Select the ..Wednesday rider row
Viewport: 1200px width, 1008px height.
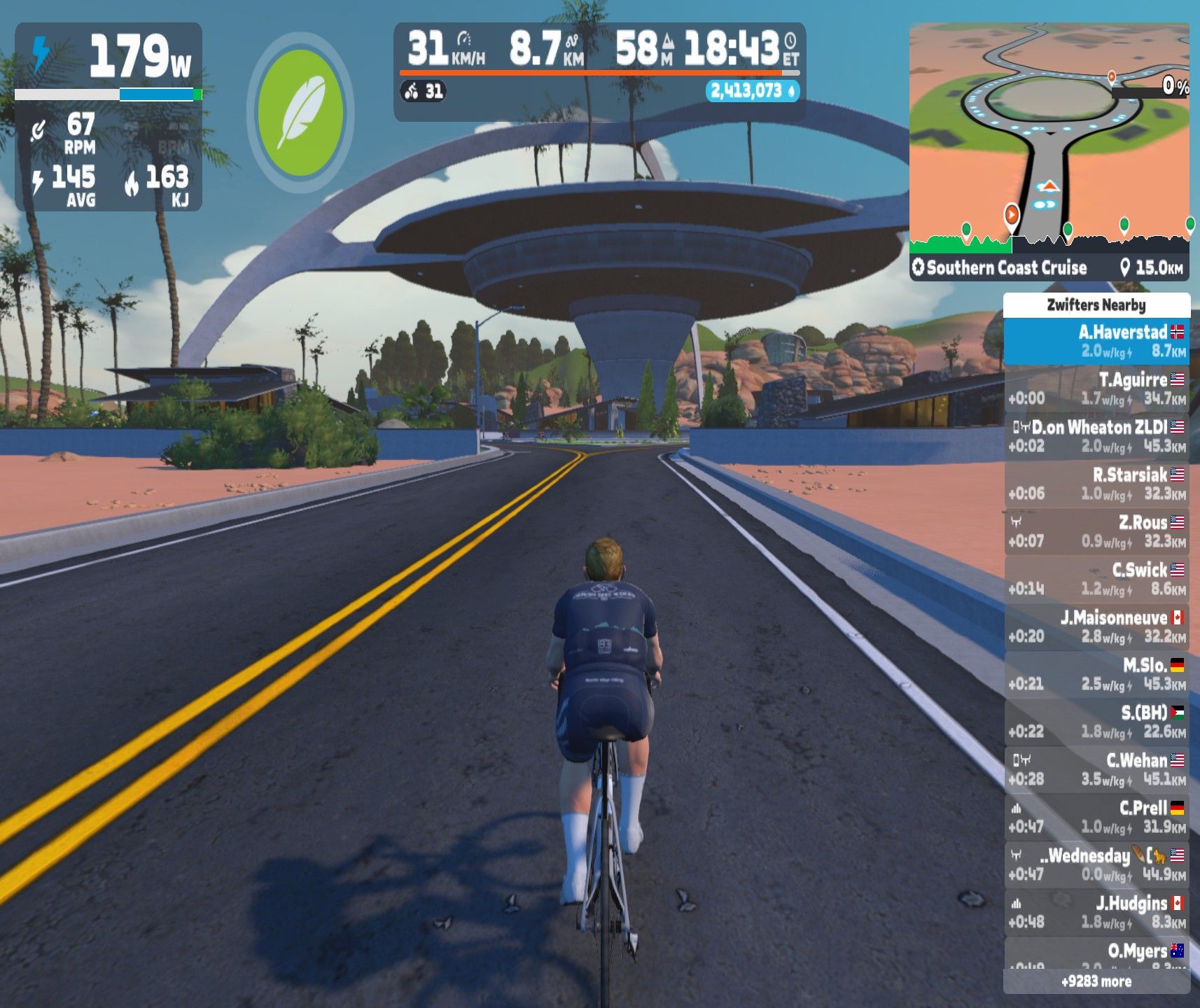click(1096, 864)
